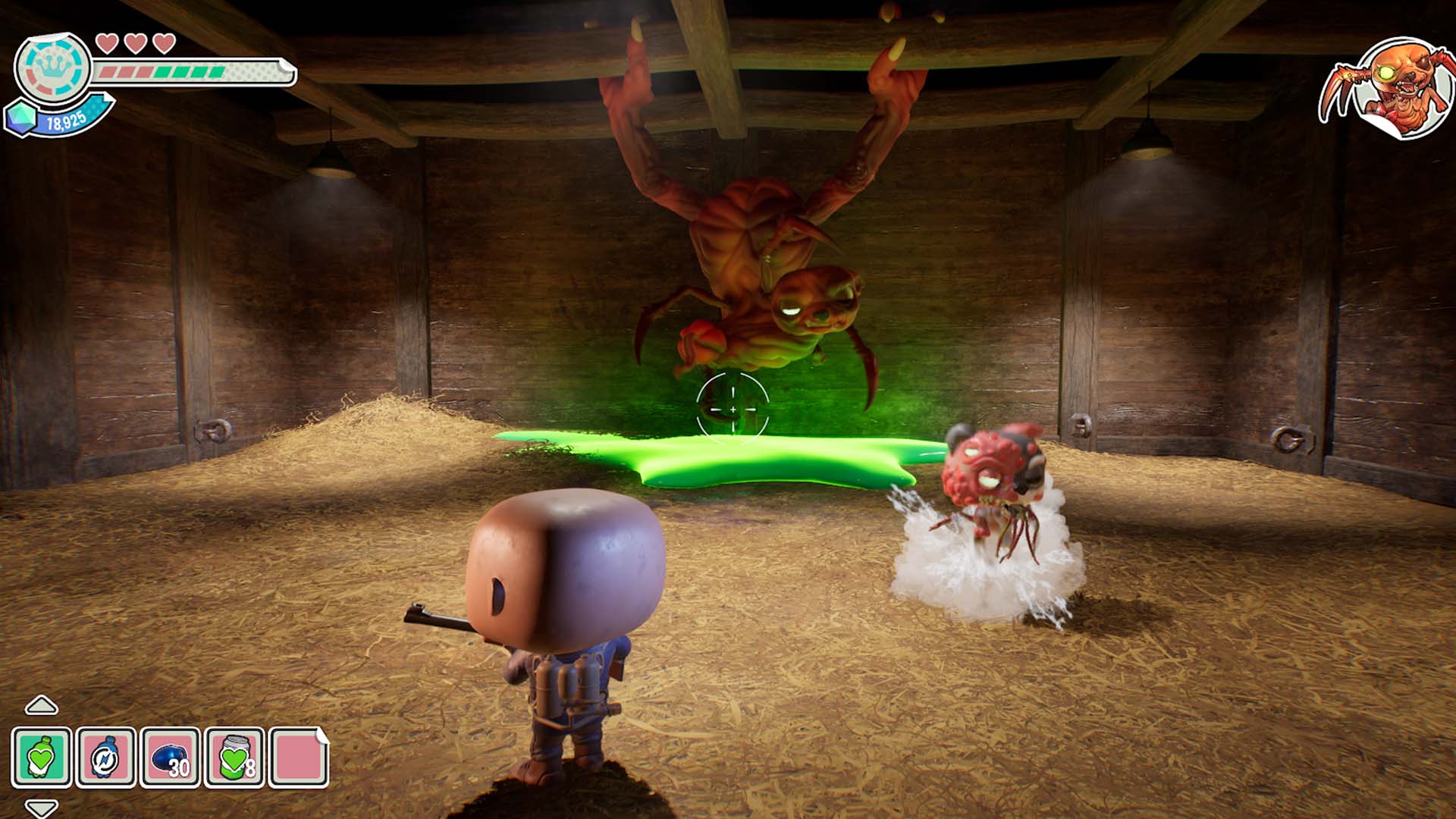The image size is (1456, 819).
Task: Select the blue energy drink item
Action: pyautogui.click(x=105, y=755)
